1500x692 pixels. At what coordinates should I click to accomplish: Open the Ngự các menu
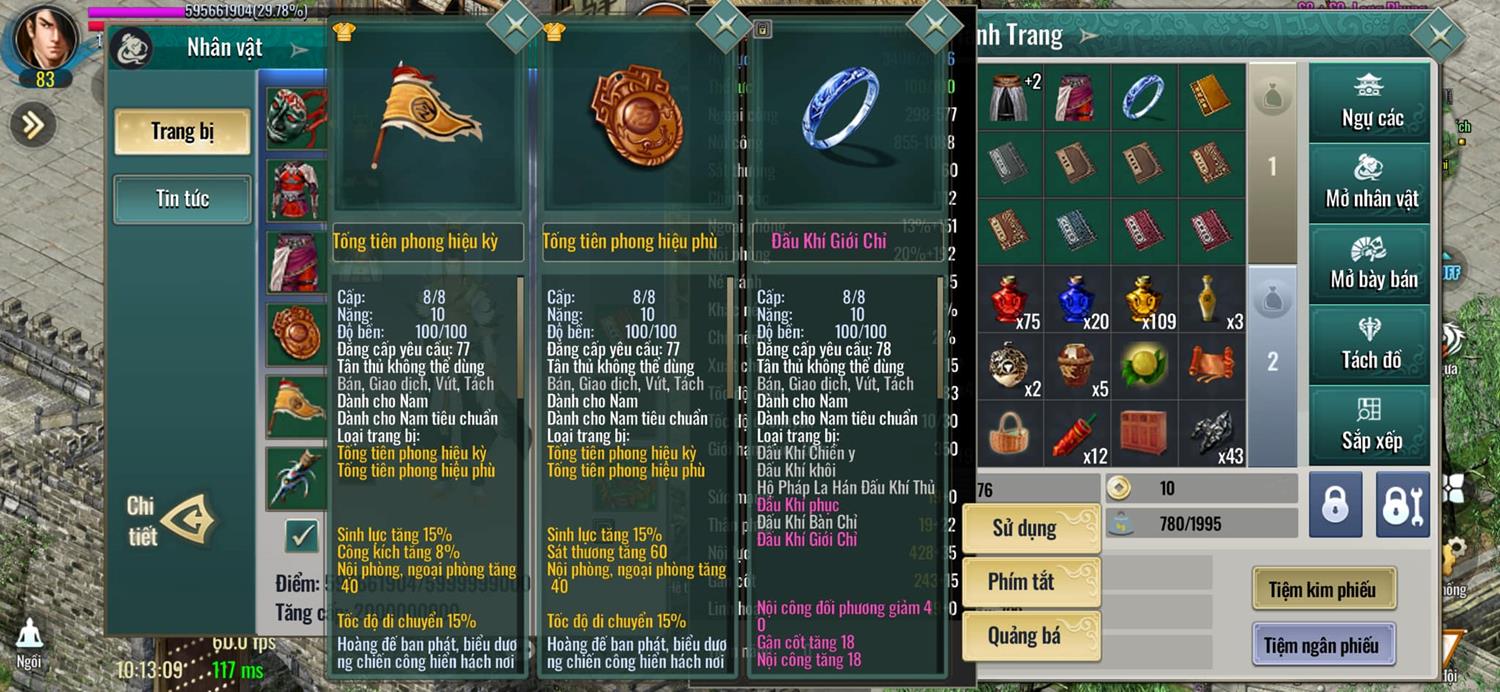(1371, 103)
